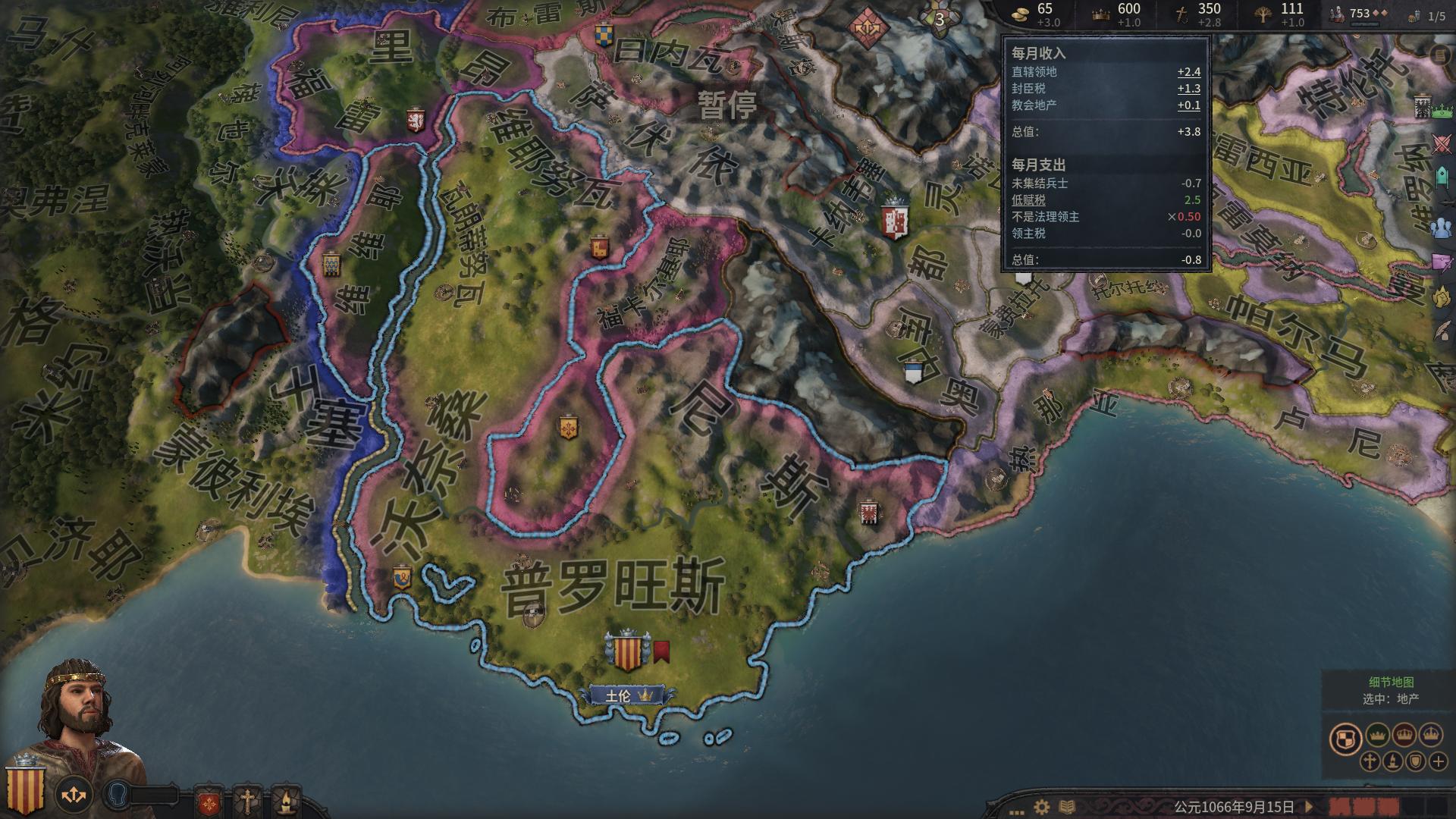The width and height of the screenshot is (1456, 819).
Task: Unpause the game with the play arrow
Action: pos(1307,807)
